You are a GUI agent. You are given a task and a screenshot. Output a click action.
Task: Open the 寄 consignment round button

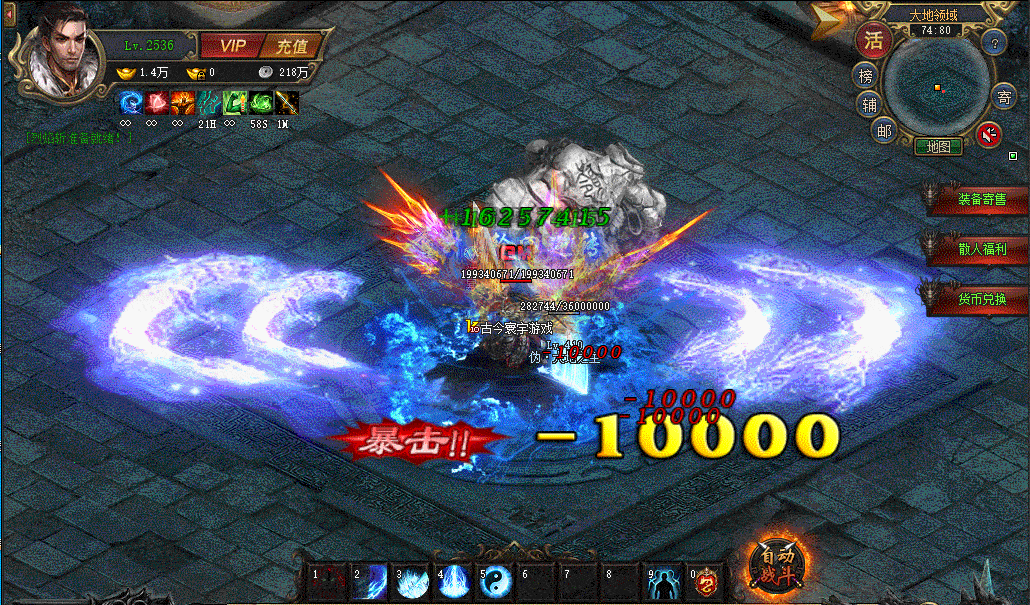point(1004,97)
